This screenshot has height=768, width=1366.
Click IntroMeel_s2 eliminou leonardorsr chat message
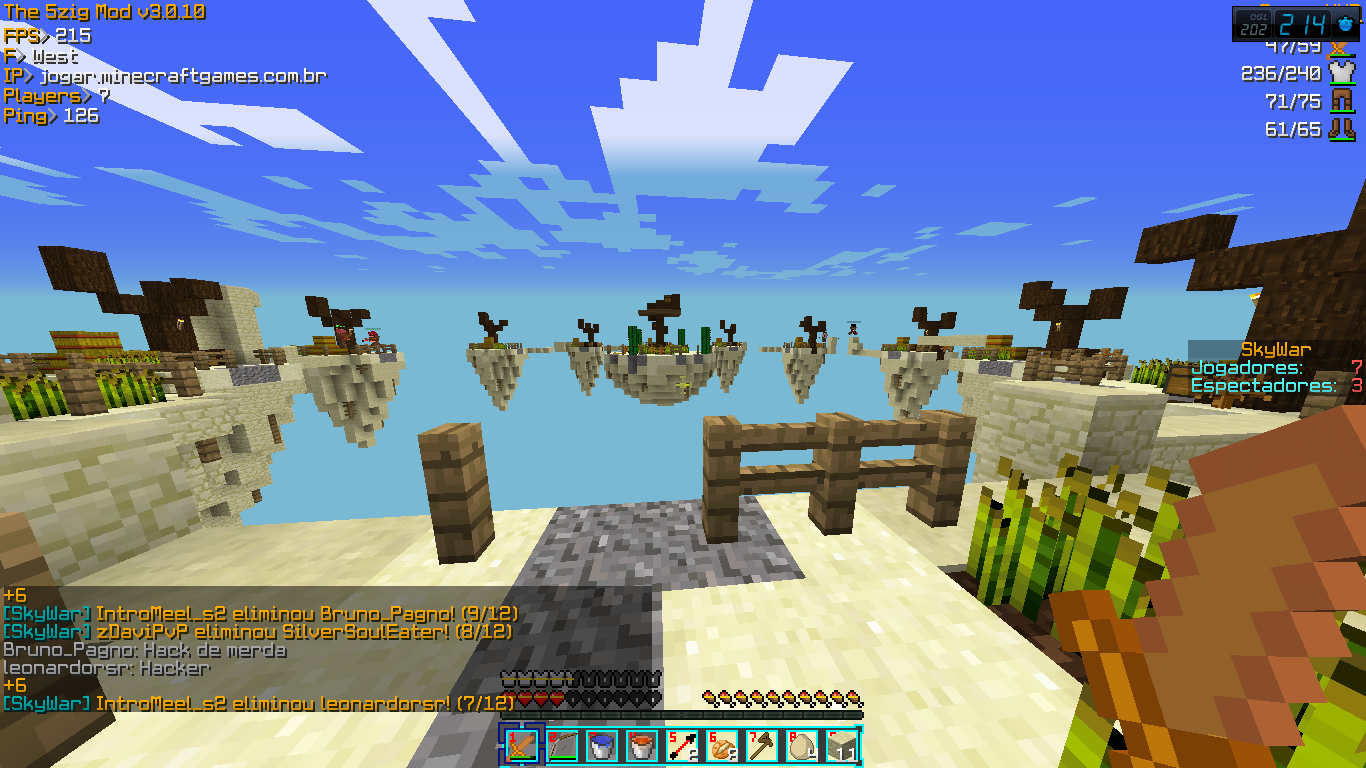point(258,704)
